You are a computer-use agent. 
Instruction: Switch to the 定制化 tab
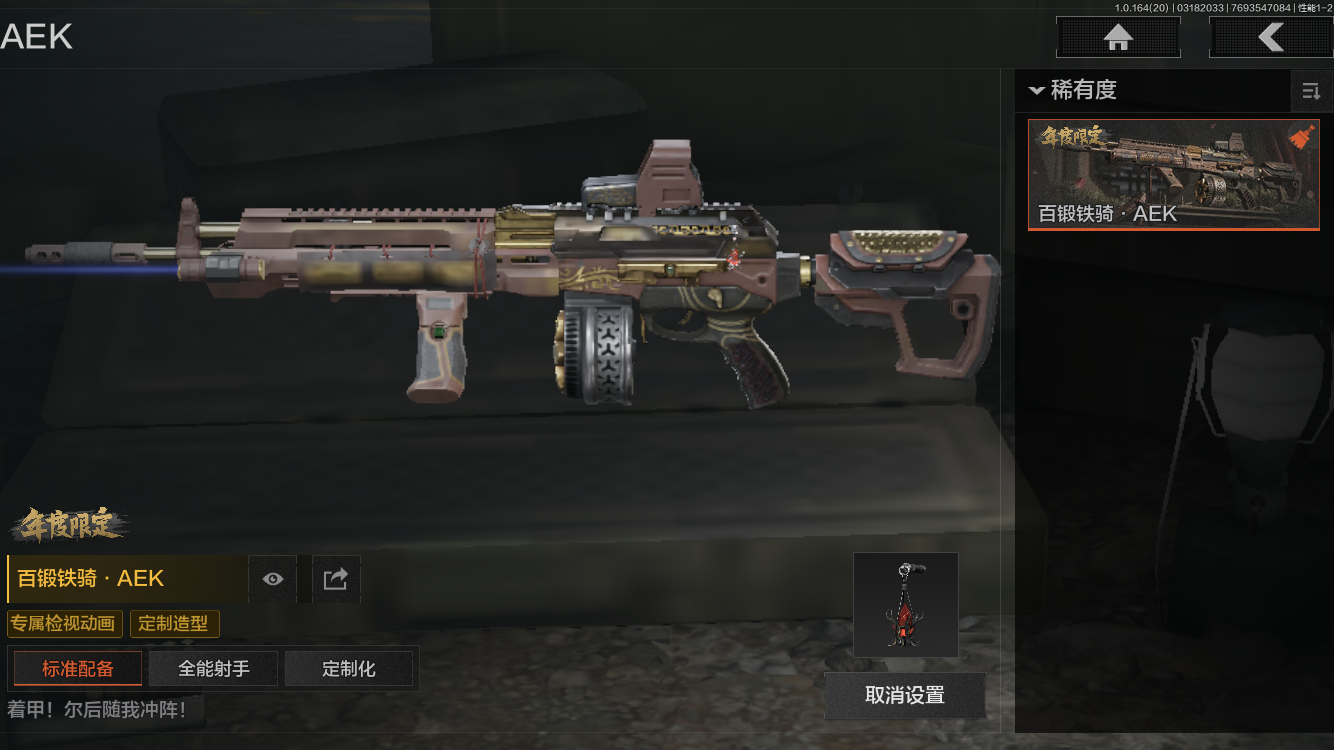[x=349, y=669]
